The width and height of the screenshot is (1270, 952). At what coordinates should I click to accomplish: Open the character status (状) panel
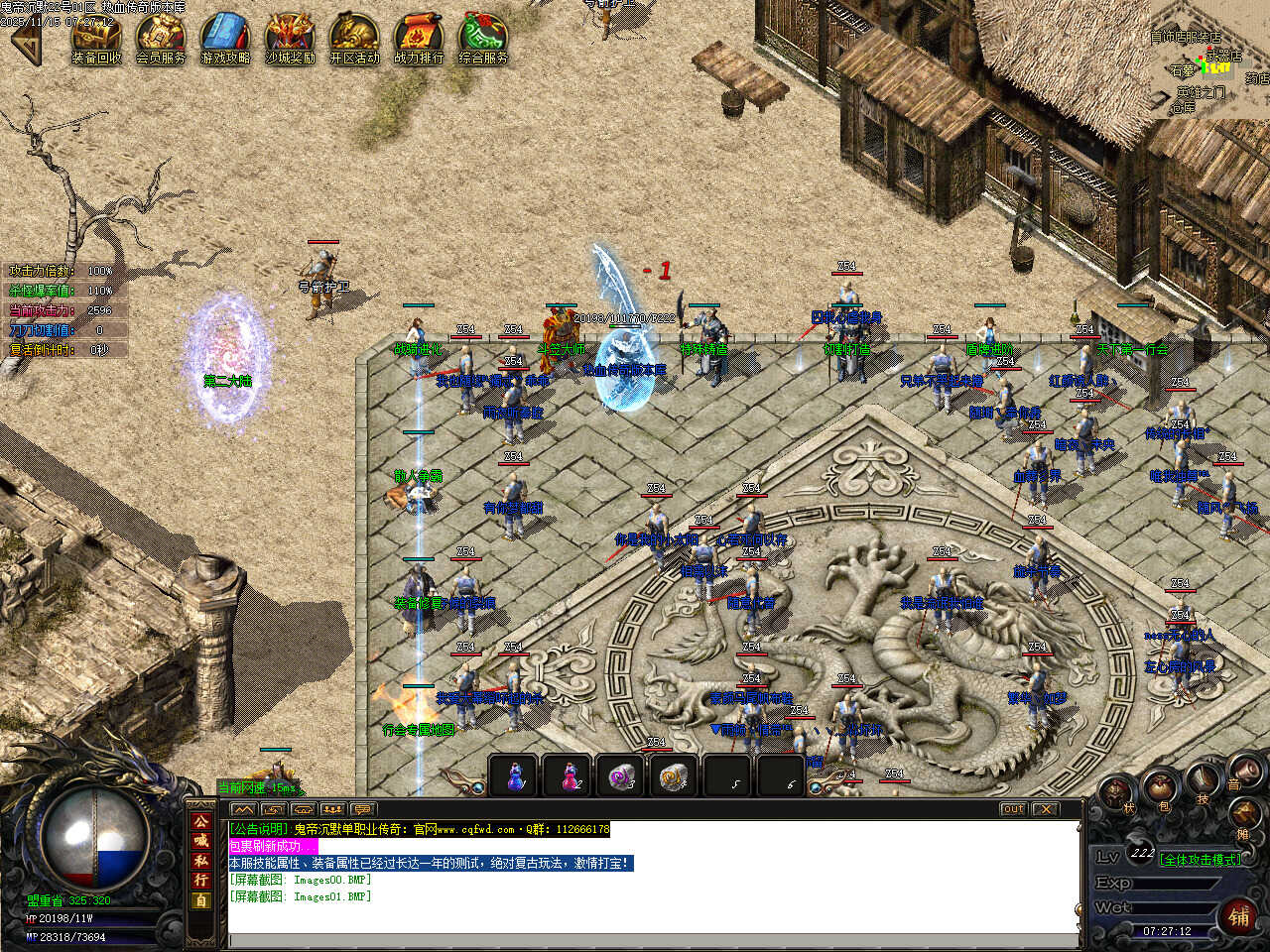pos(1120,793)
